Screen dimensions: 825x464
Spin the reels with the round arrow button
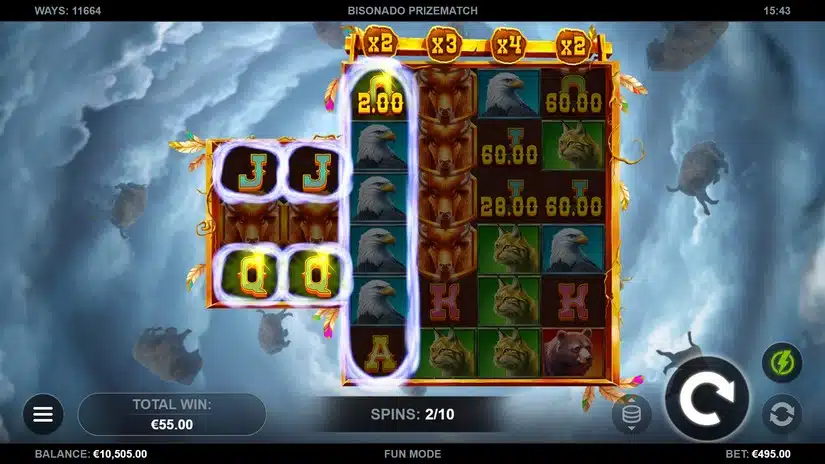pos(707,398)
